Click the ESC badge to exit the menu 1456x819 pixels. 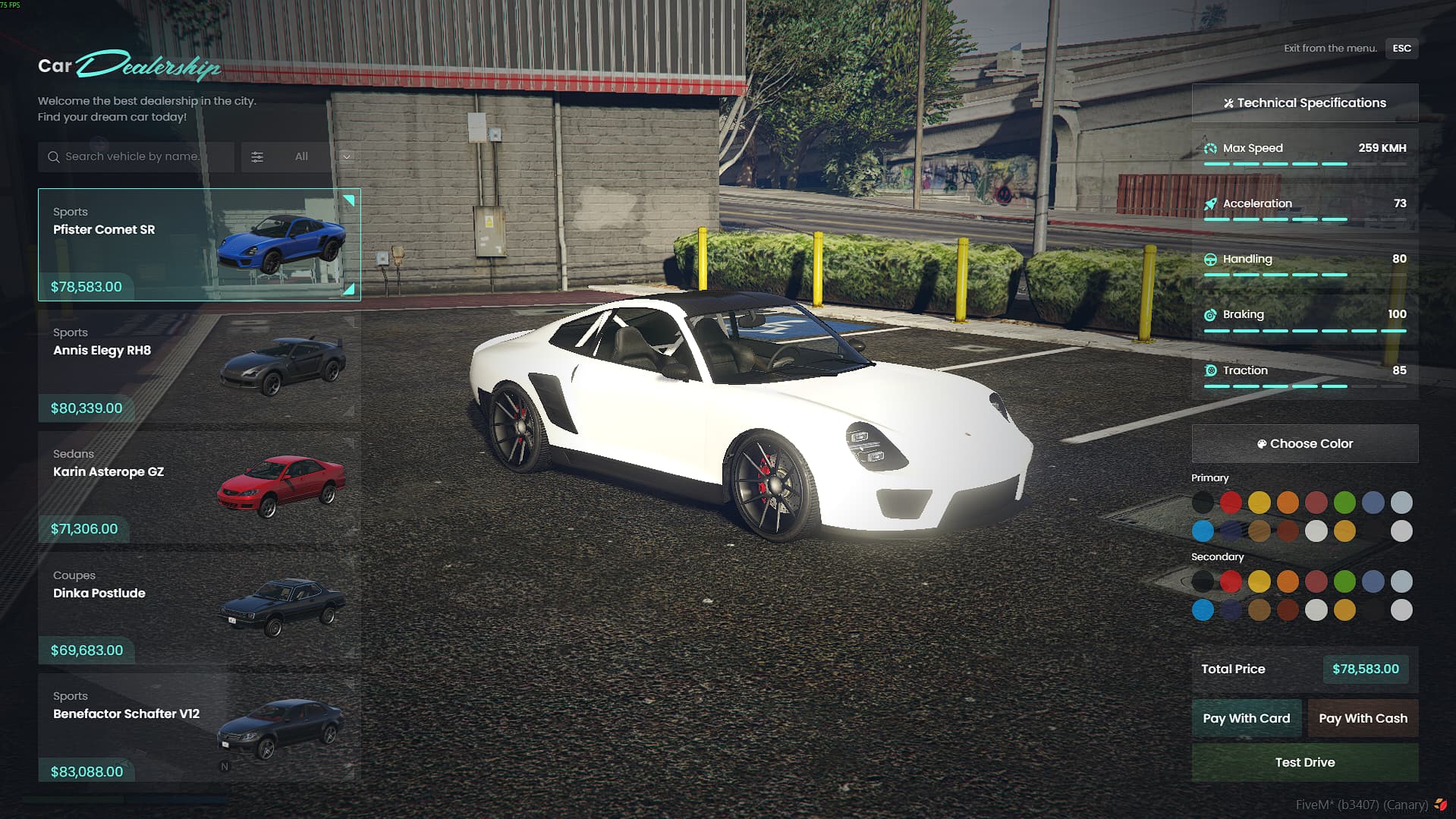coord(1401,48)
